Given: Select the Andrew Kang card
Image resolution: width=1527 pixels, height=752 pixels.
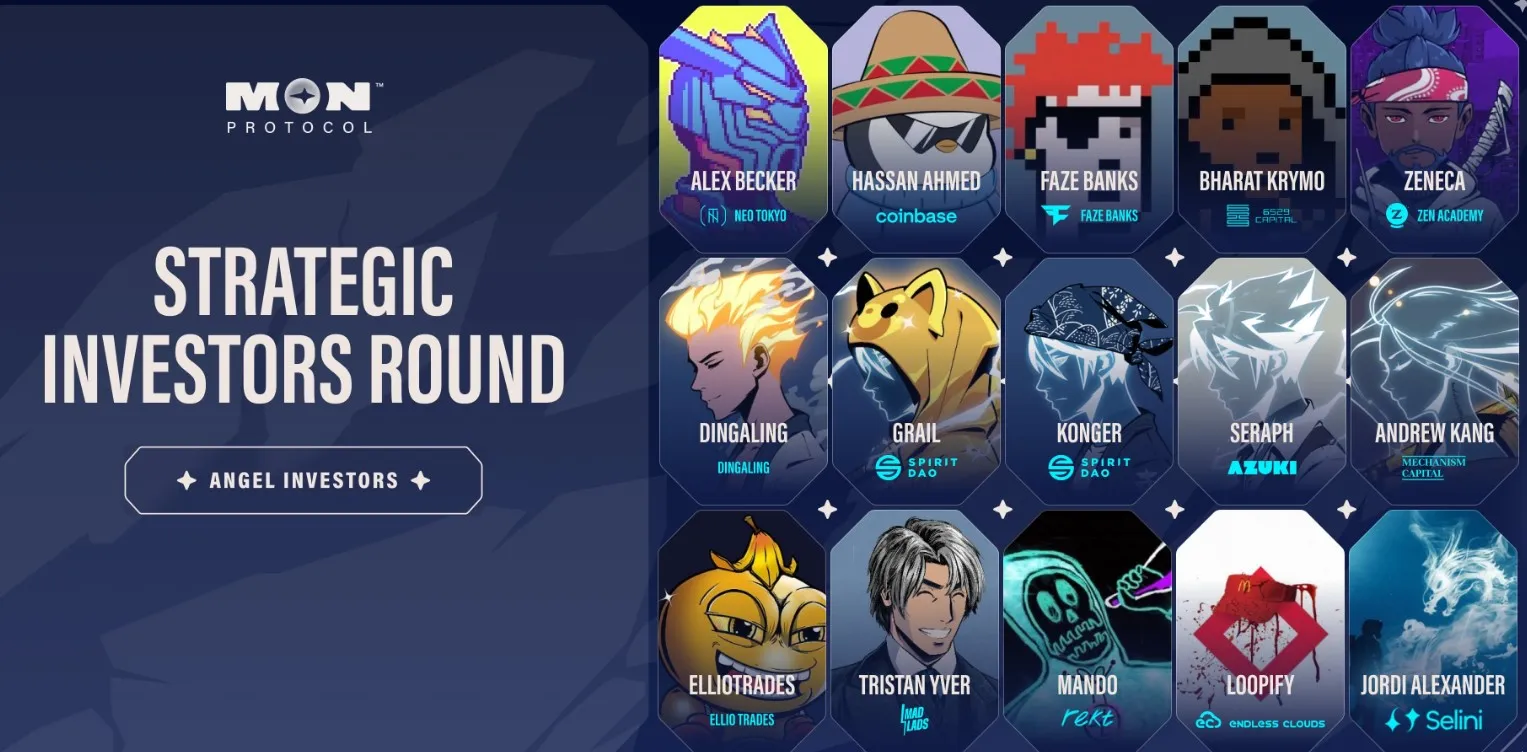Looking at the screenshot, I should [x=1434, y=380].
